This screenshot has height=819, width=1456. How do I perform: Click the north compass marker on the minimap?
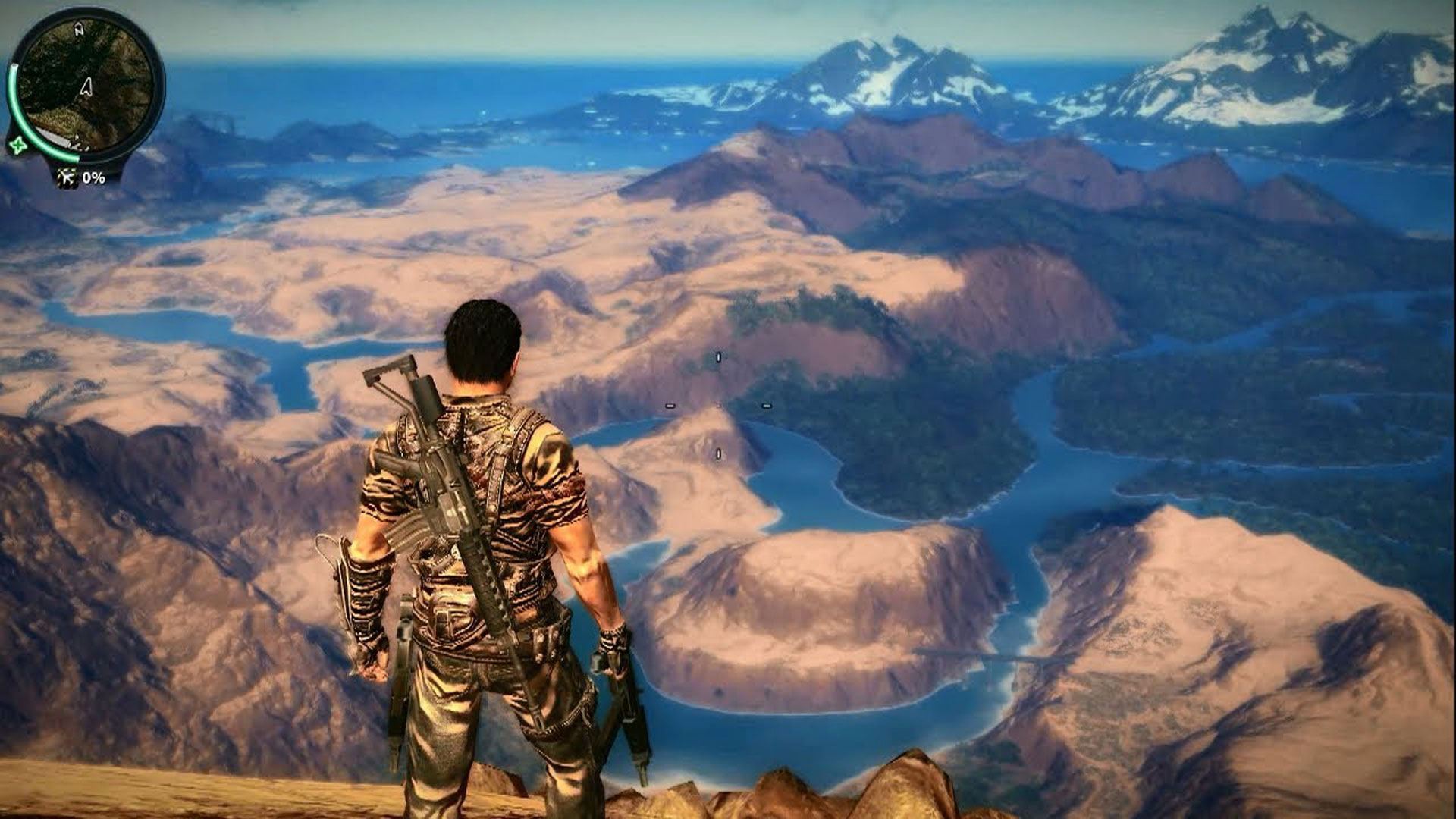(x=79, y=30)
